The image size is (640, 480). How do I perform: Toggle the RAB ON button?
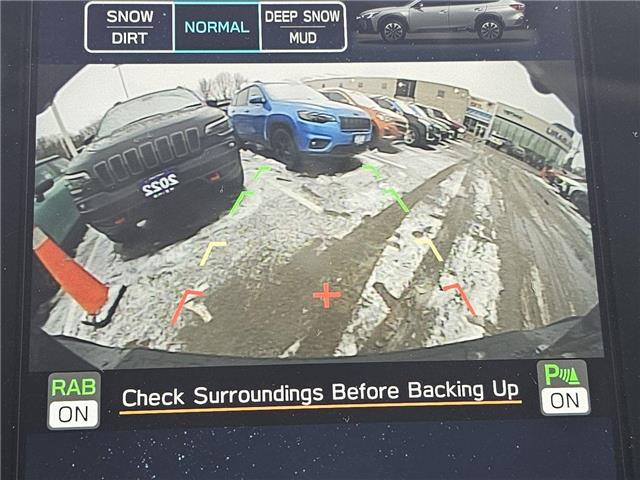click(75, 400)
